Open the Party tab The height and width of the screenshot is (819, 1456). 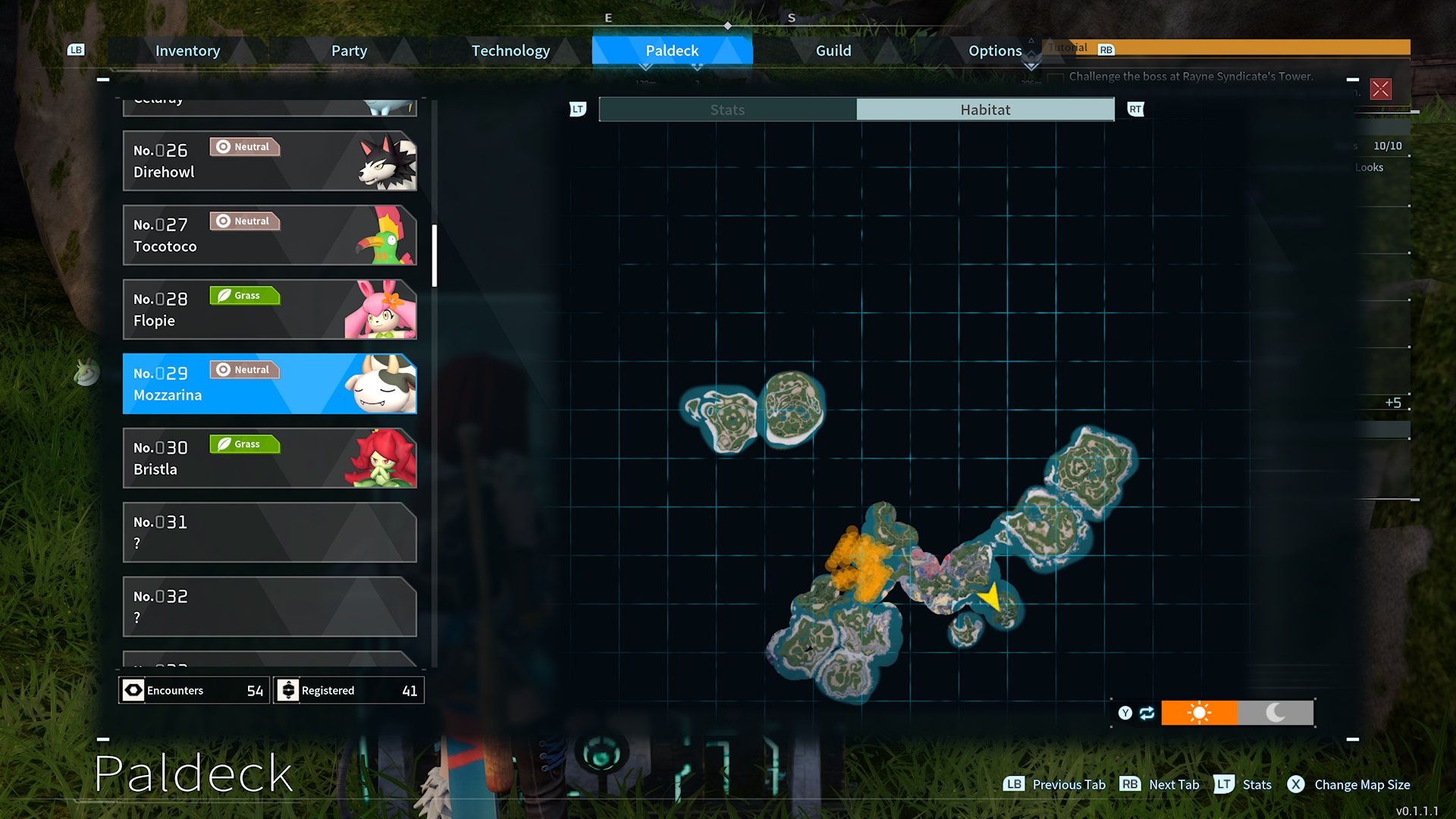pos(349,51)
